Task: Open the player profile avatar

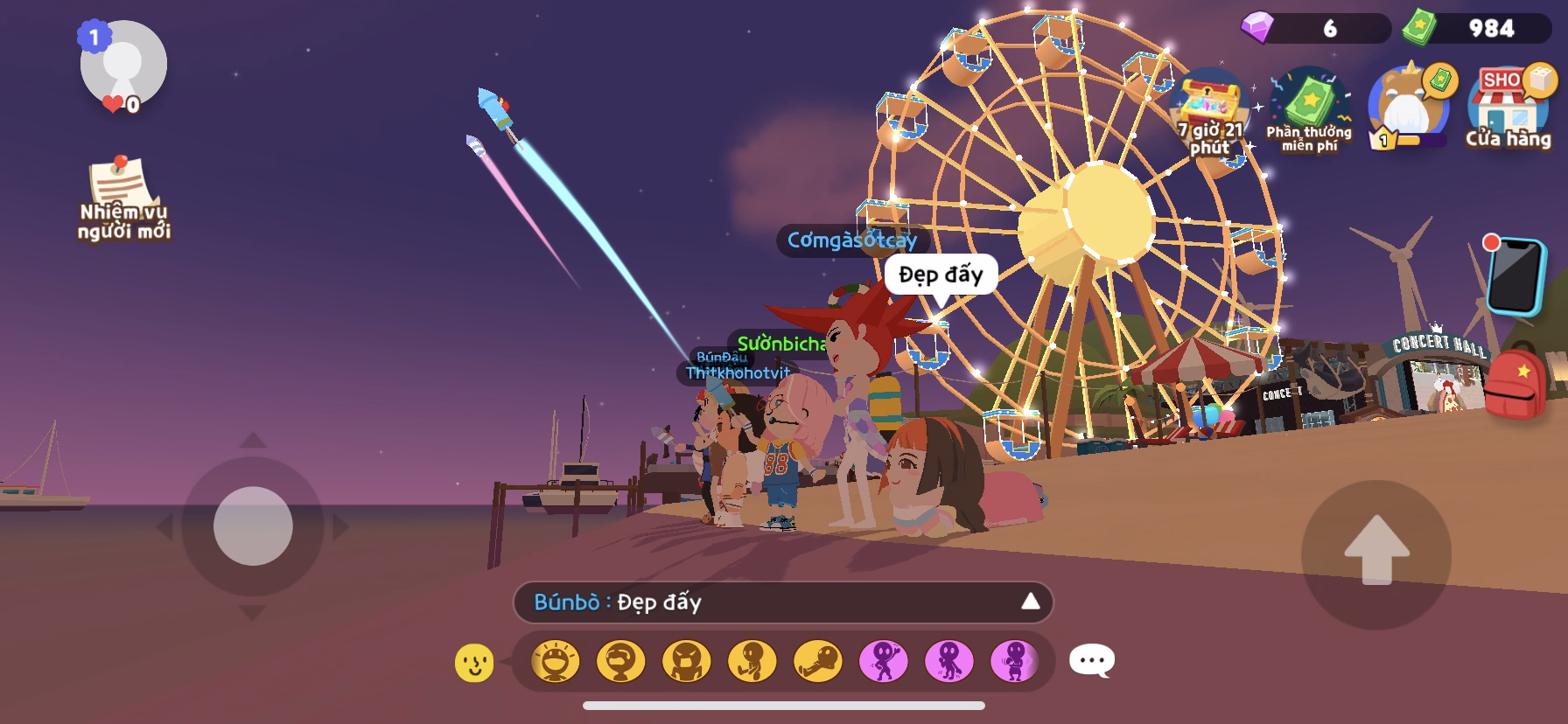Action: [x=123, y=65]
